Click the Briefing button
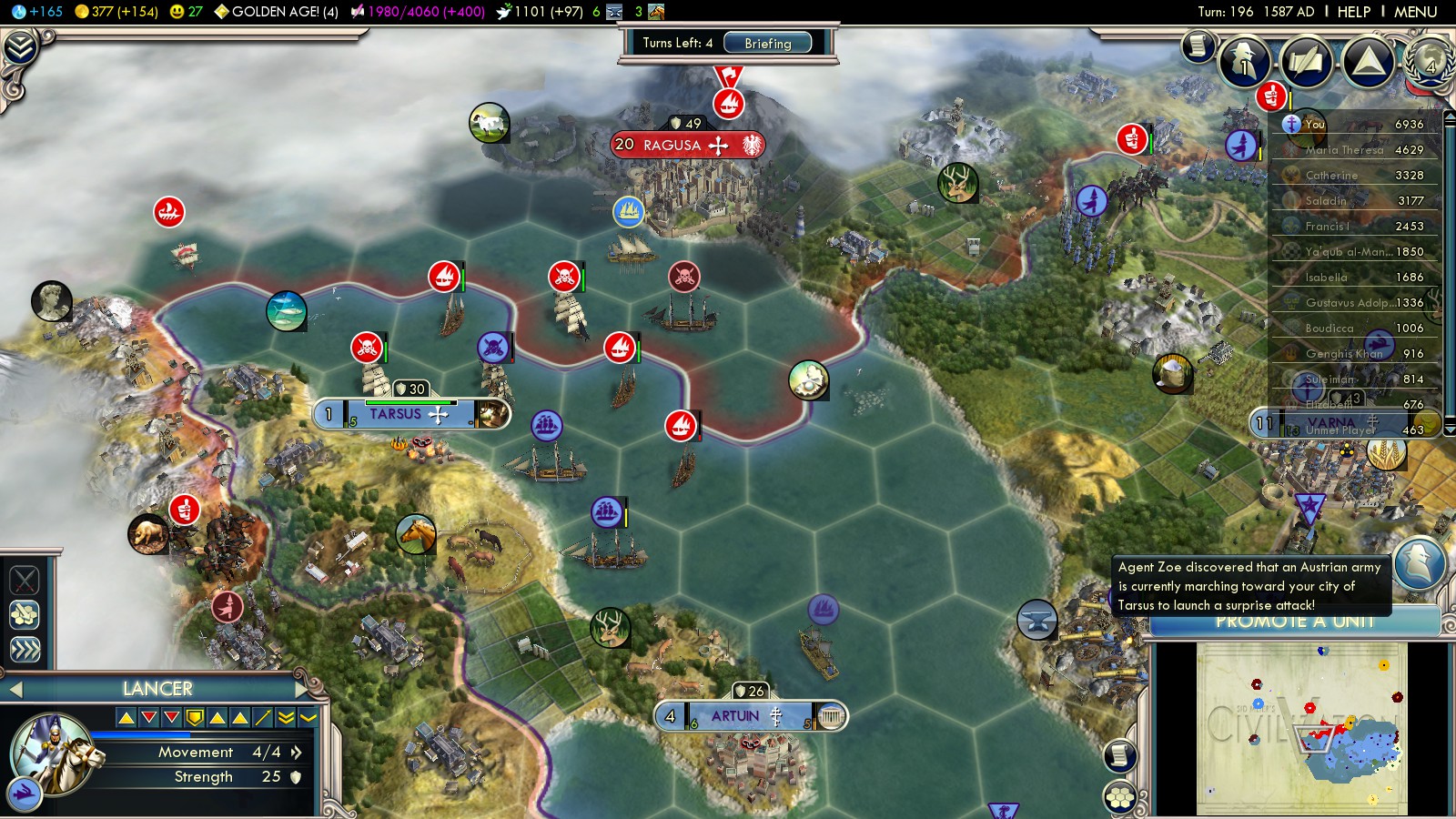The width and height of the screenshot is (1456, 819). click(x=767, y=43)
